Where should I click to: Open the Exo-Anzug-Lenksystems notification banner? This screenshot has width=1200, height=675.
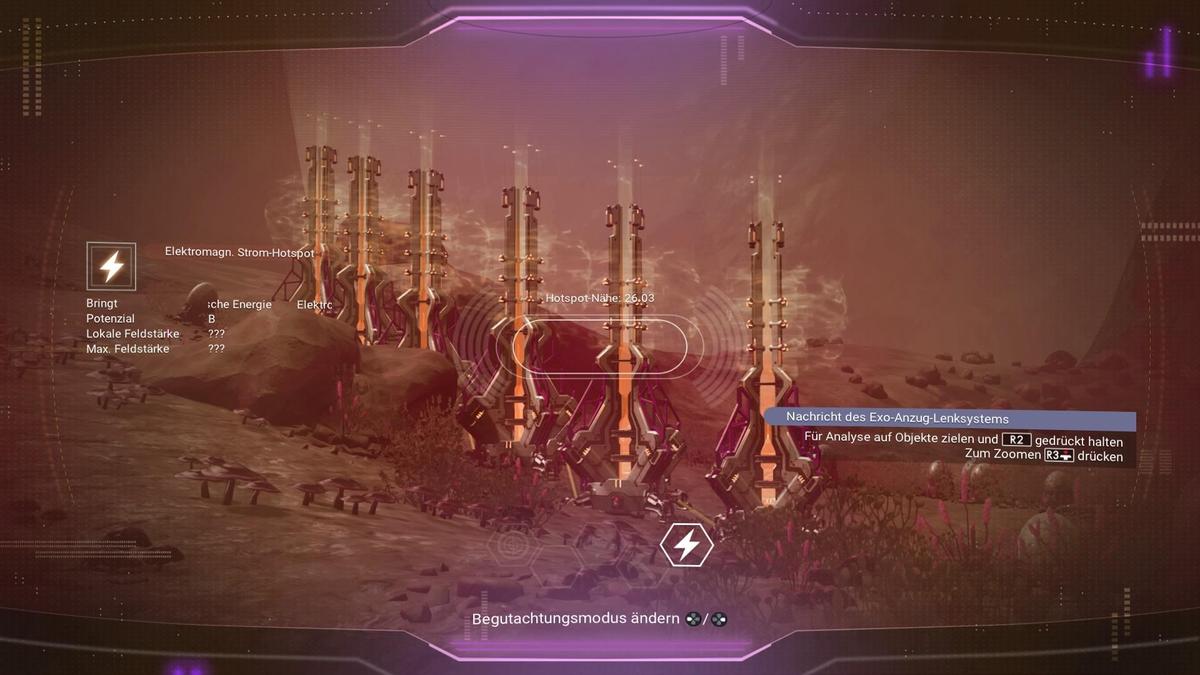tap(950, 419)
